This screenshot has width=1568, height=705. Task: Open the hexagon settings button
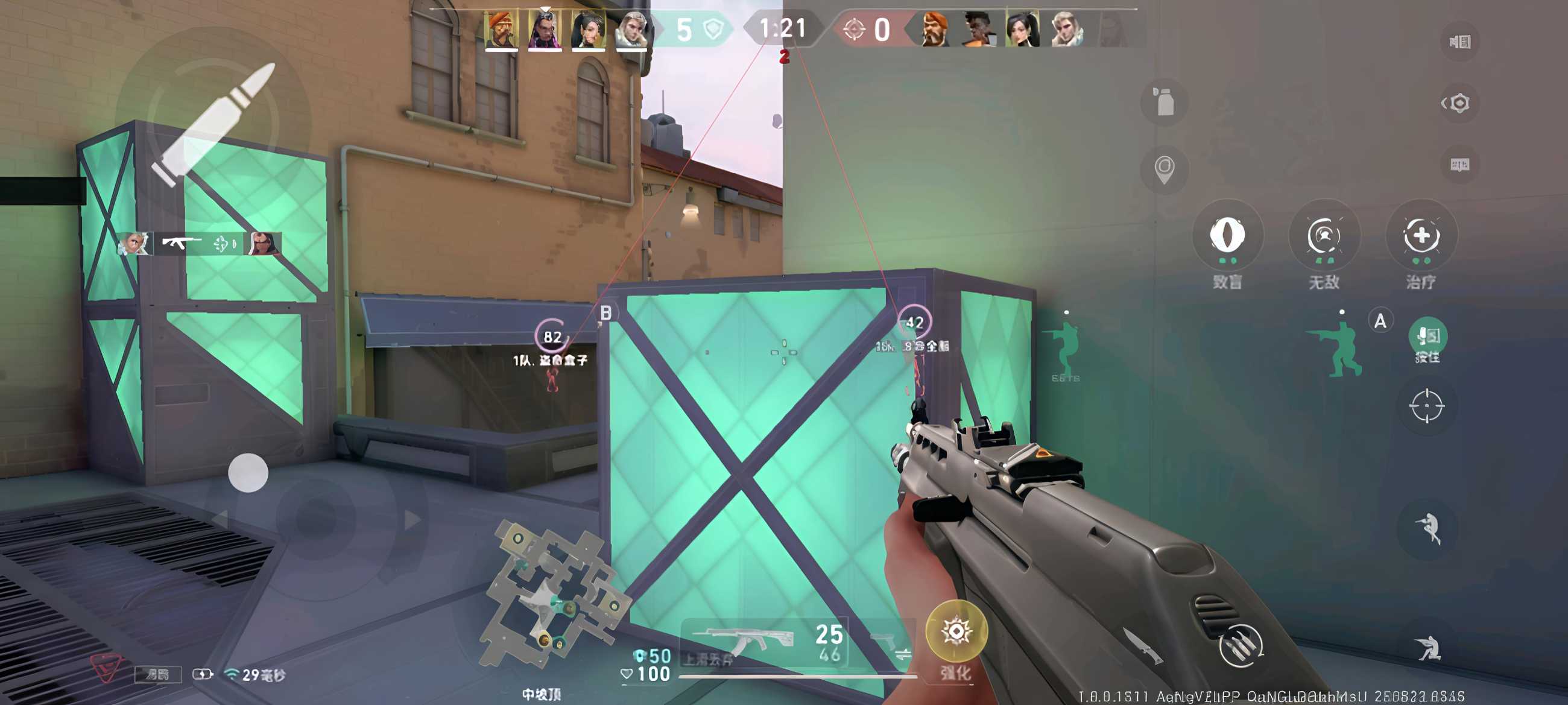[1458, 103]
